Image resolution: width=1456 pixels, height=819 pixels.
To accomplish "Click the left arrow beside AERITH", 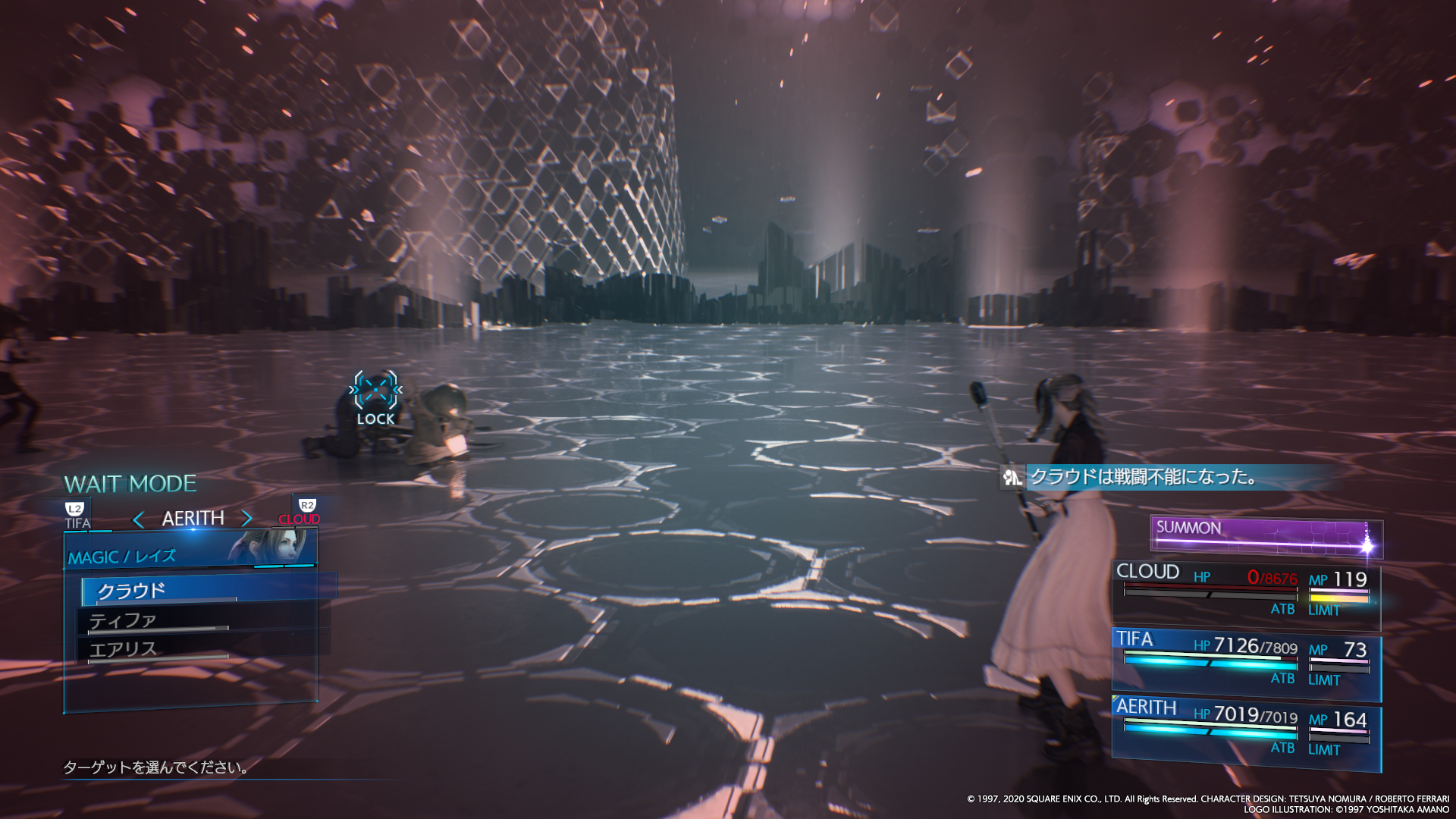I will 138,519.
